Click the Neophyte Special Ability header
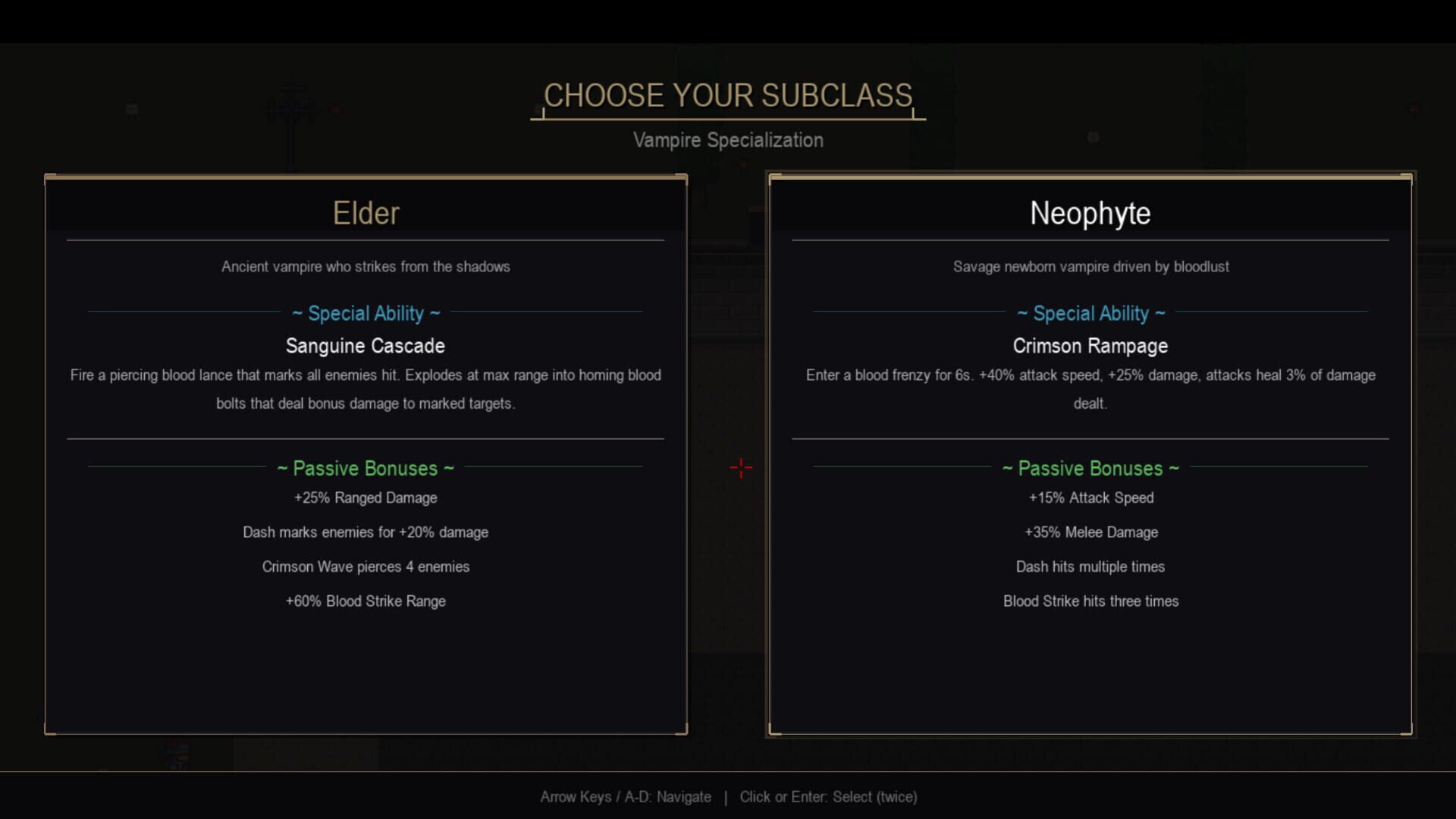1456x819 pixels. tap(1090, 313)
